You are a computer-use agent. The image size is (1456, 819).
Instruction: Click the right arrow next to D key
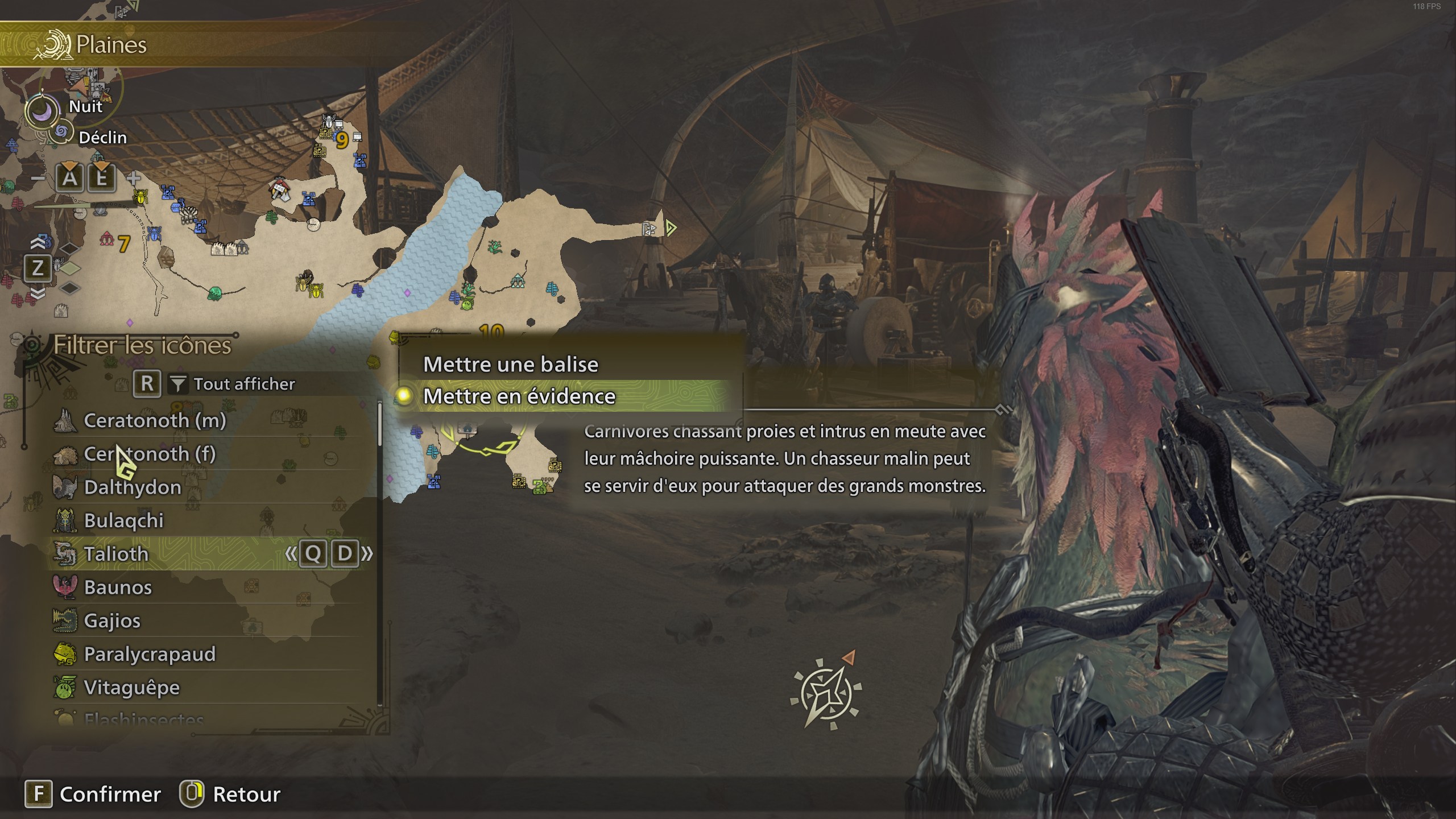(x=370, y=553)
